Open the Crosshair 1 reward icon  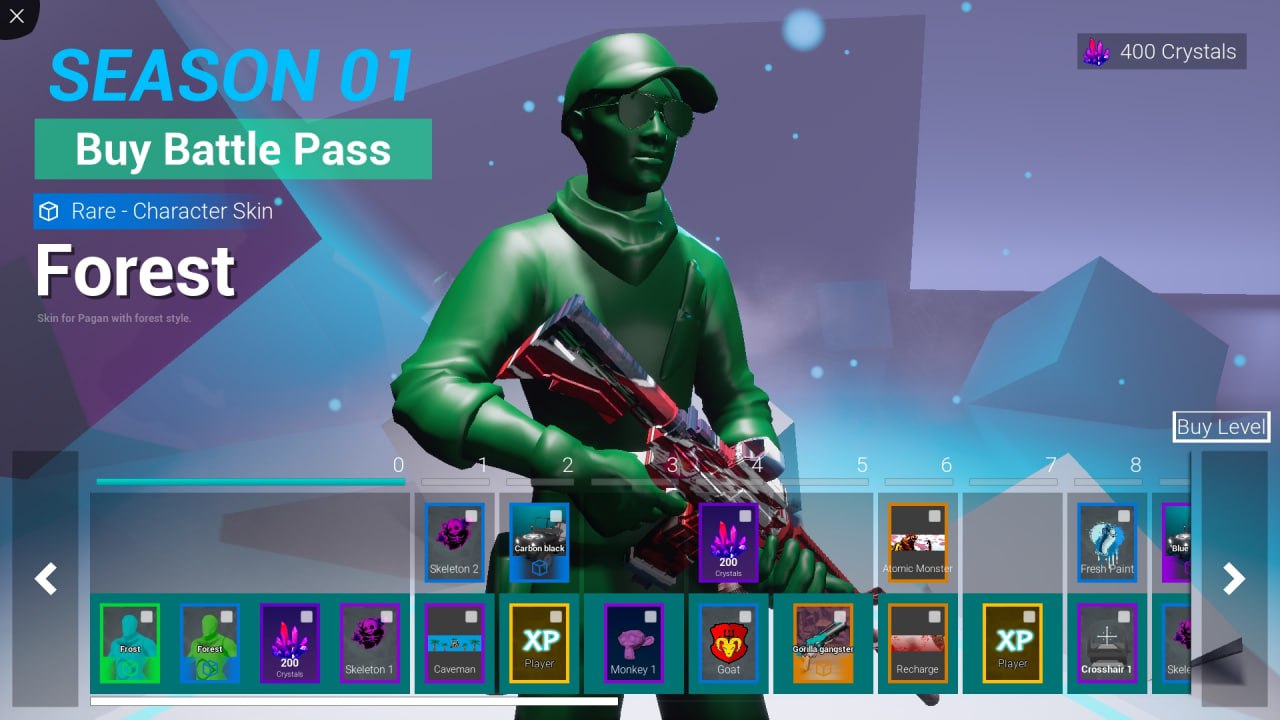click(x=1107, y=643)
